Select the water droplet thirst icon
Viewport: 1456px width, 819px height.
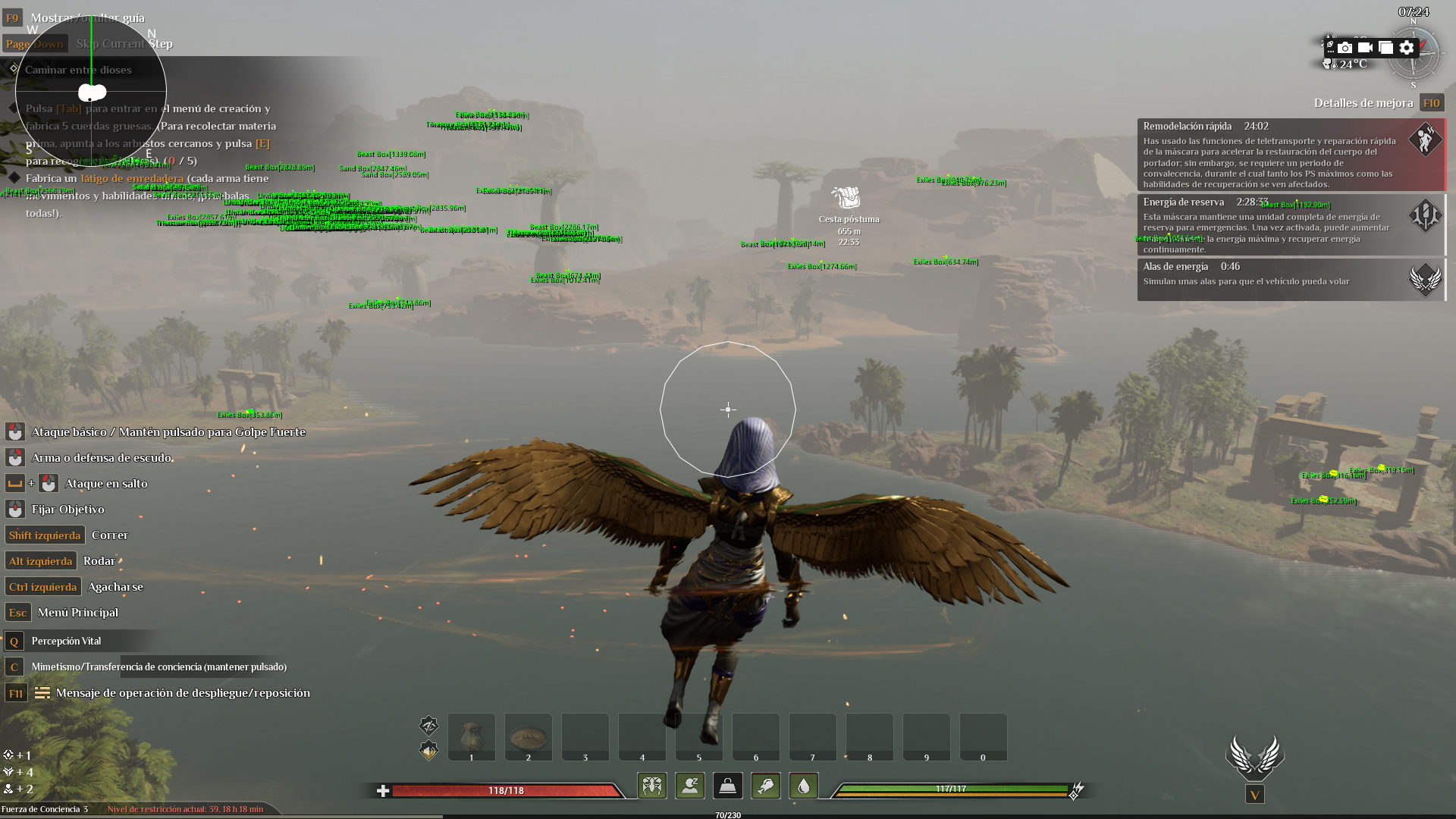pos(803,786)
